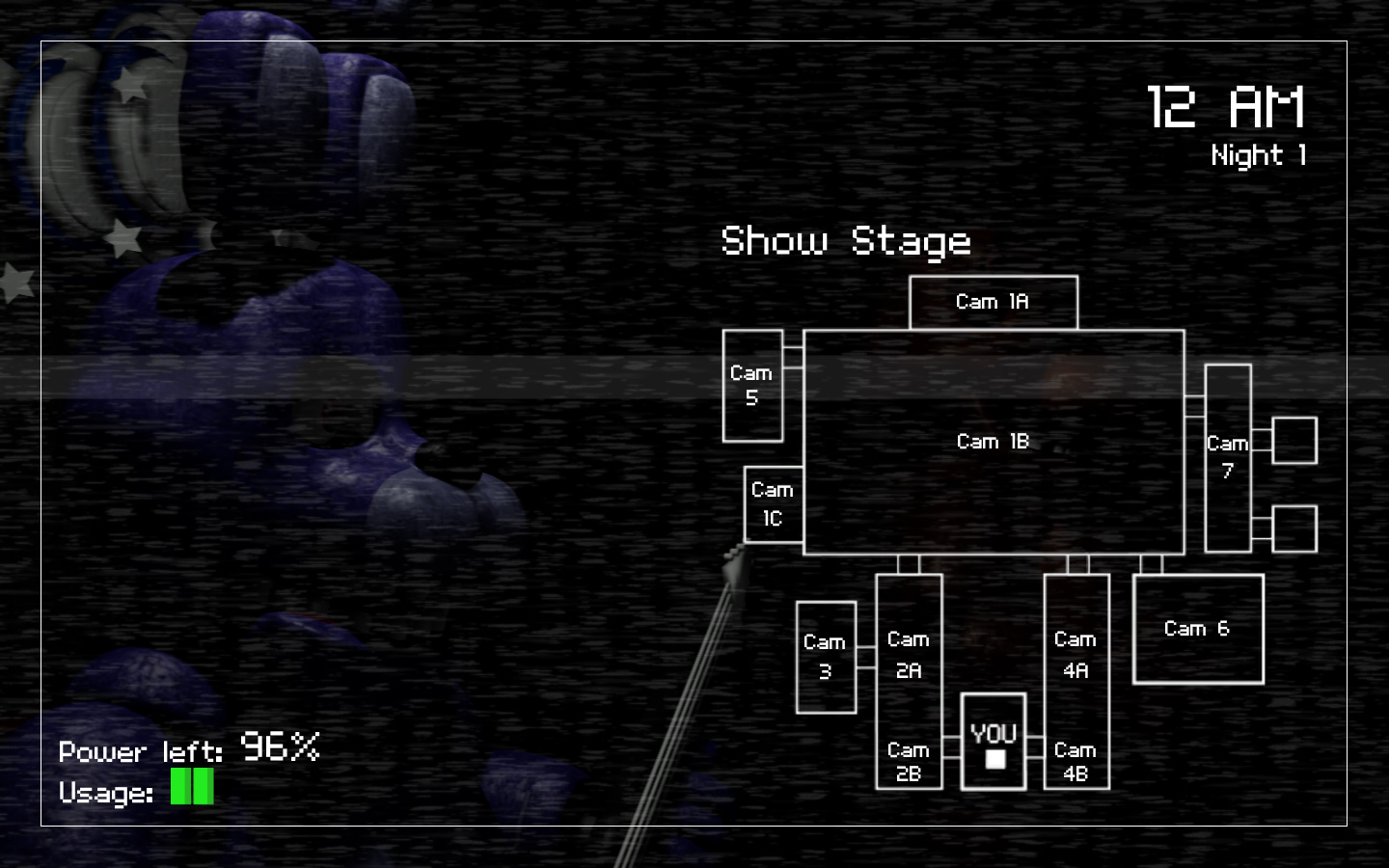
Task: Click the small room right of Cam 7
Action: point(1294,439)
